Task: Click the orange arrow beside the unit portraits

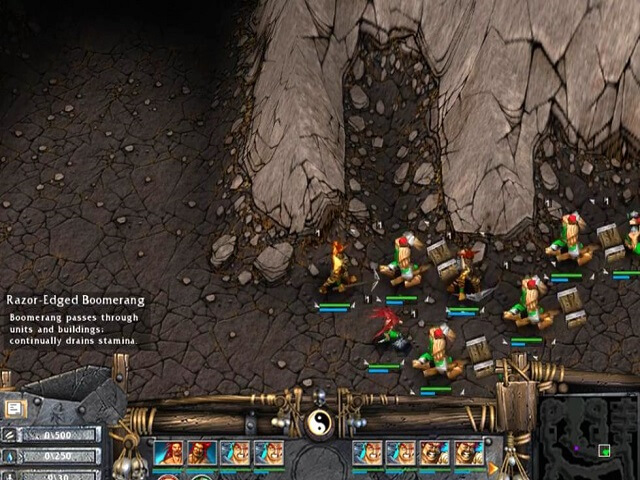Action: (492, 467)
